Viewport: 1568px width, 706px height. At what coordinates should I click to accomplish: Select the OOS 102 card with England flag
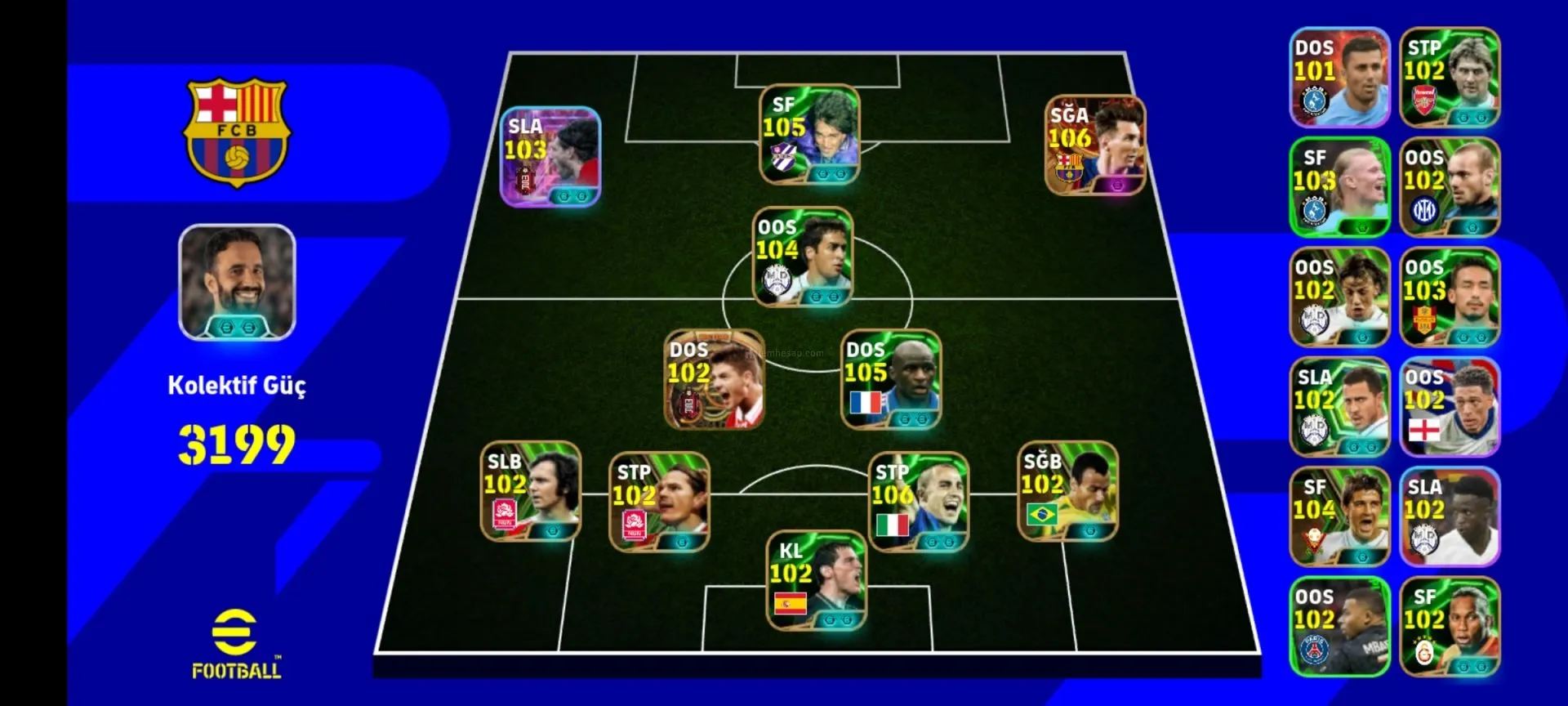point(1450,407)
